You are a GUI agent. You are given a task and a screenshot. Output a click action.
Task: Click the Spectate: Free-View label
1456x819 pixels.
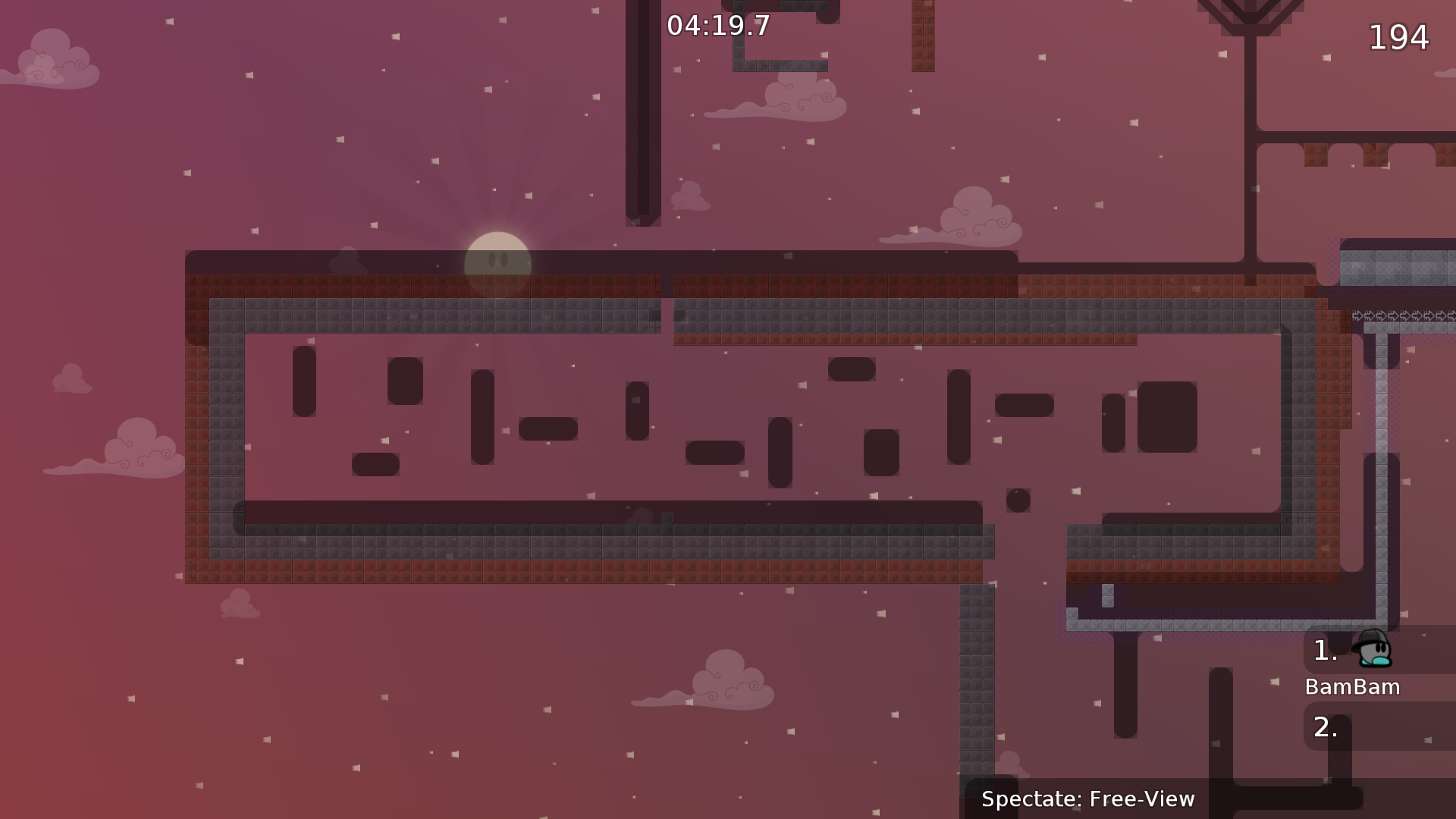(x=1087, y=799)
